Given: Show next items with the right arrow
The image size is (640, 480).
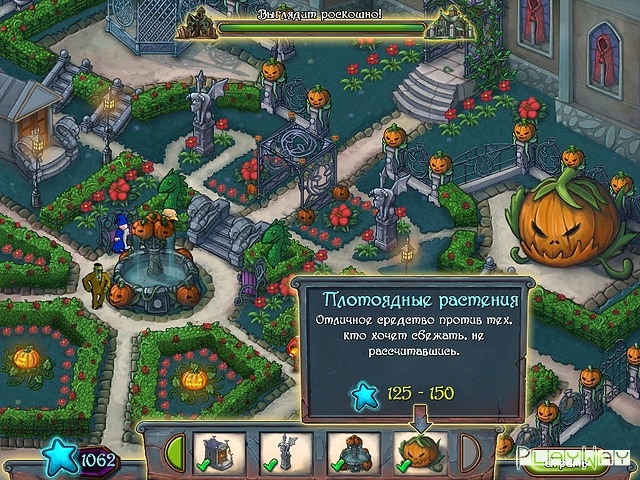Looking at the screenshot, I should [x=467, y=452].
